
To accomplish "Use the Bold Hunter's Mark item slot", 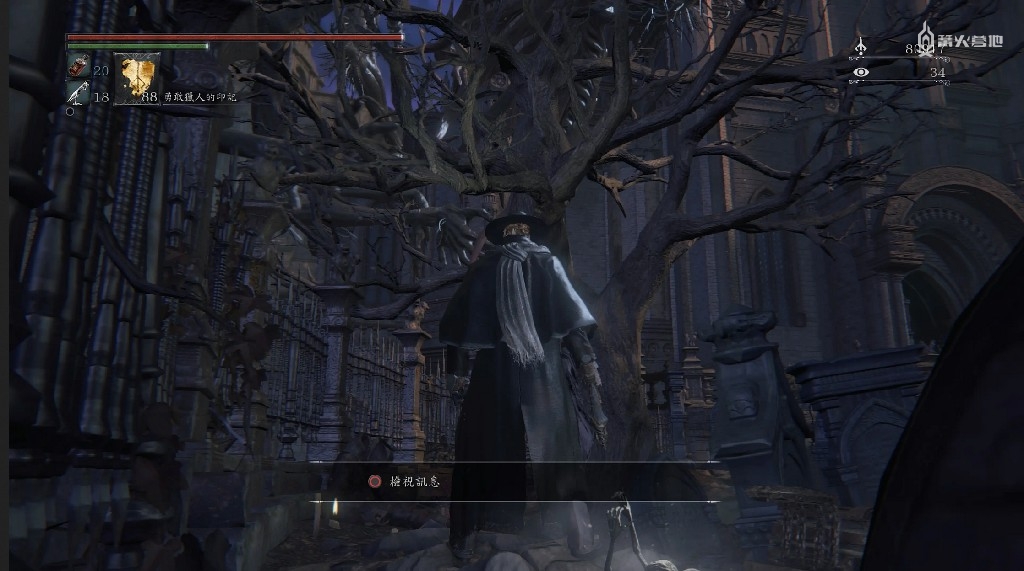I will click(136, 79).
